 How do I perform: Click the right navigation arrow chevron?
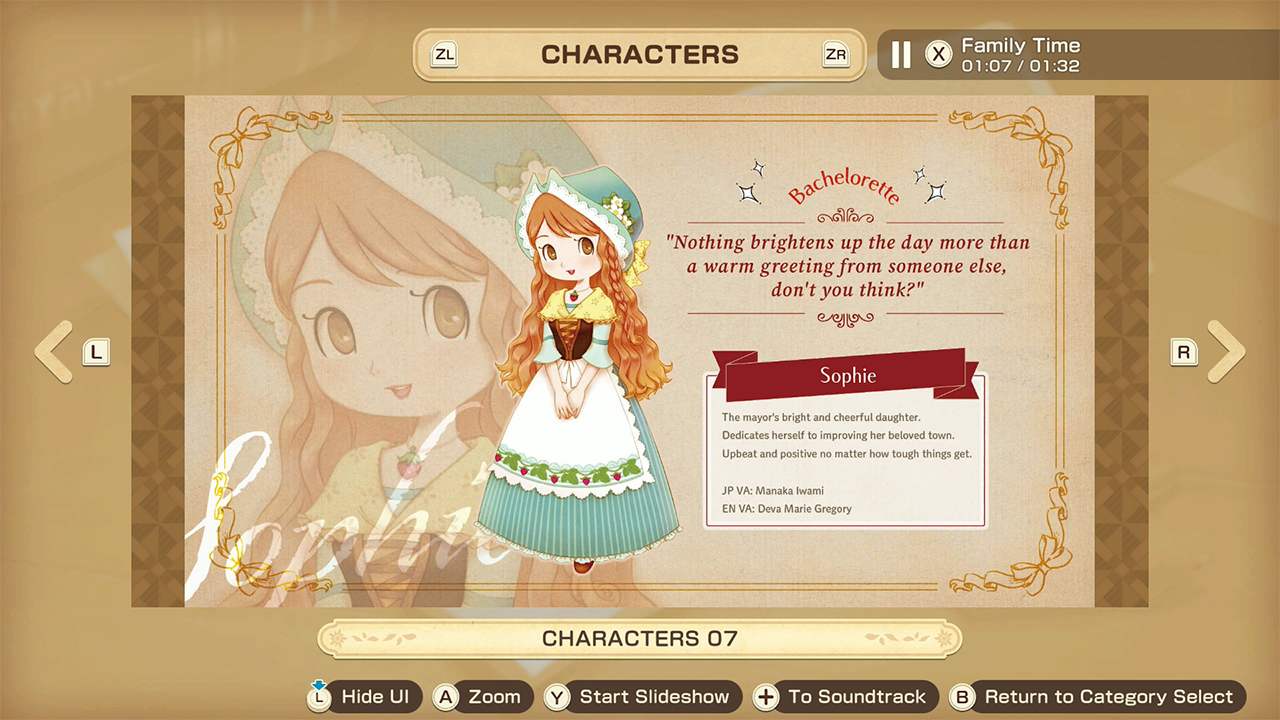point(1229,352)
